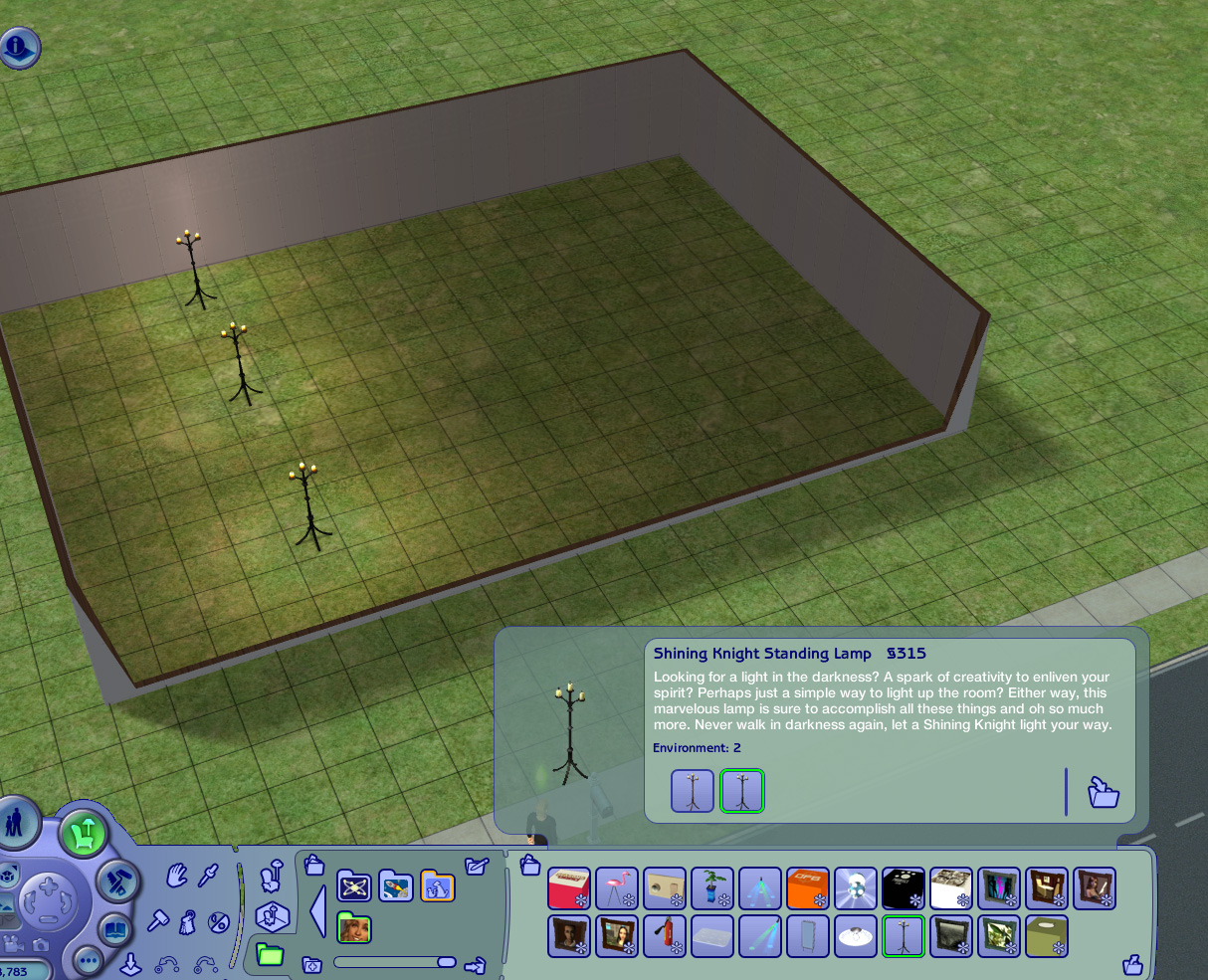Open the options ellipsis button
This screenshot has height=980, width=1208.
(89, 961)
